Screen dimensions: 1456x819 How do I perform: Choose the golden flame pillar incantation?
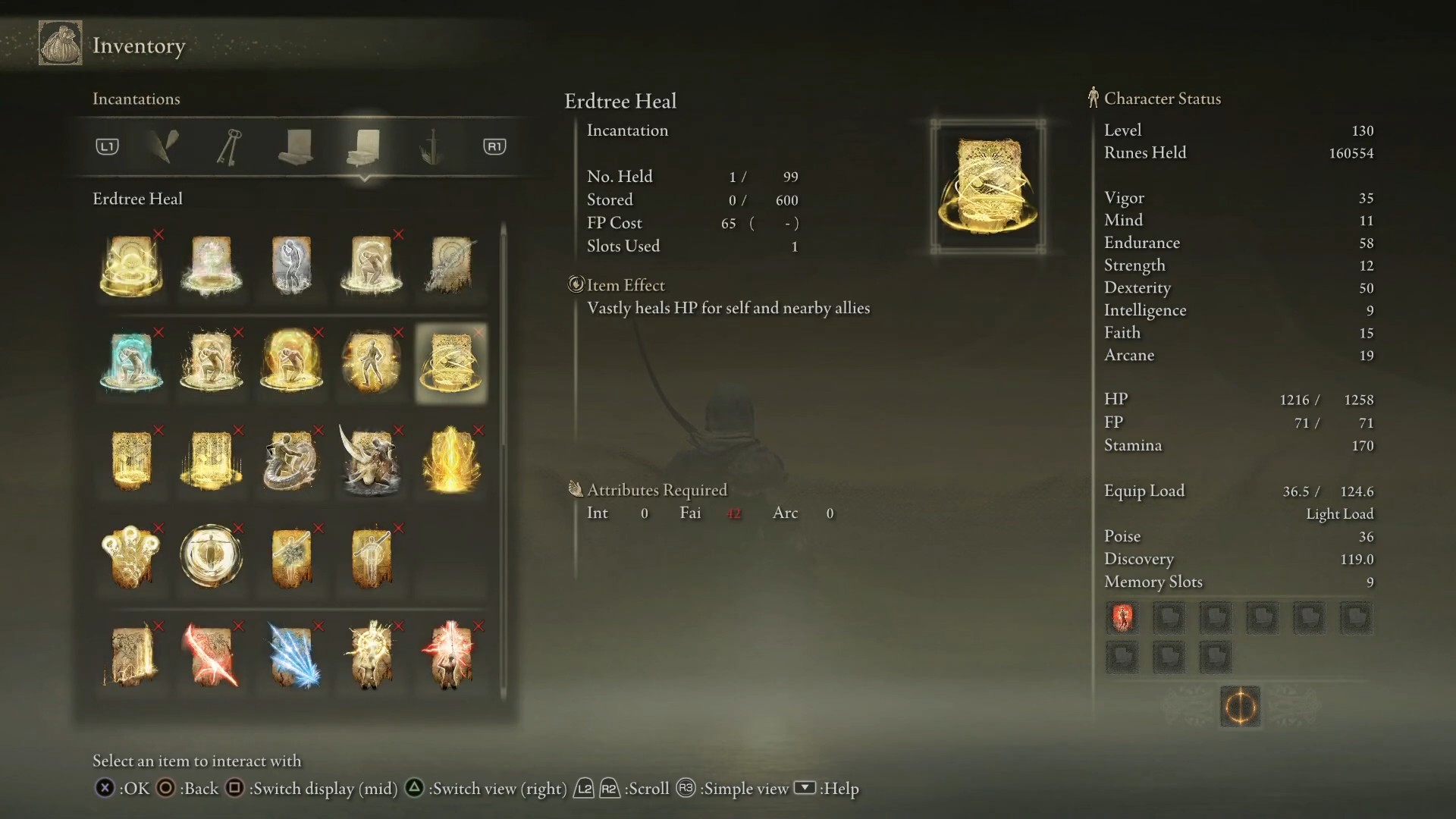coord(451,460)
